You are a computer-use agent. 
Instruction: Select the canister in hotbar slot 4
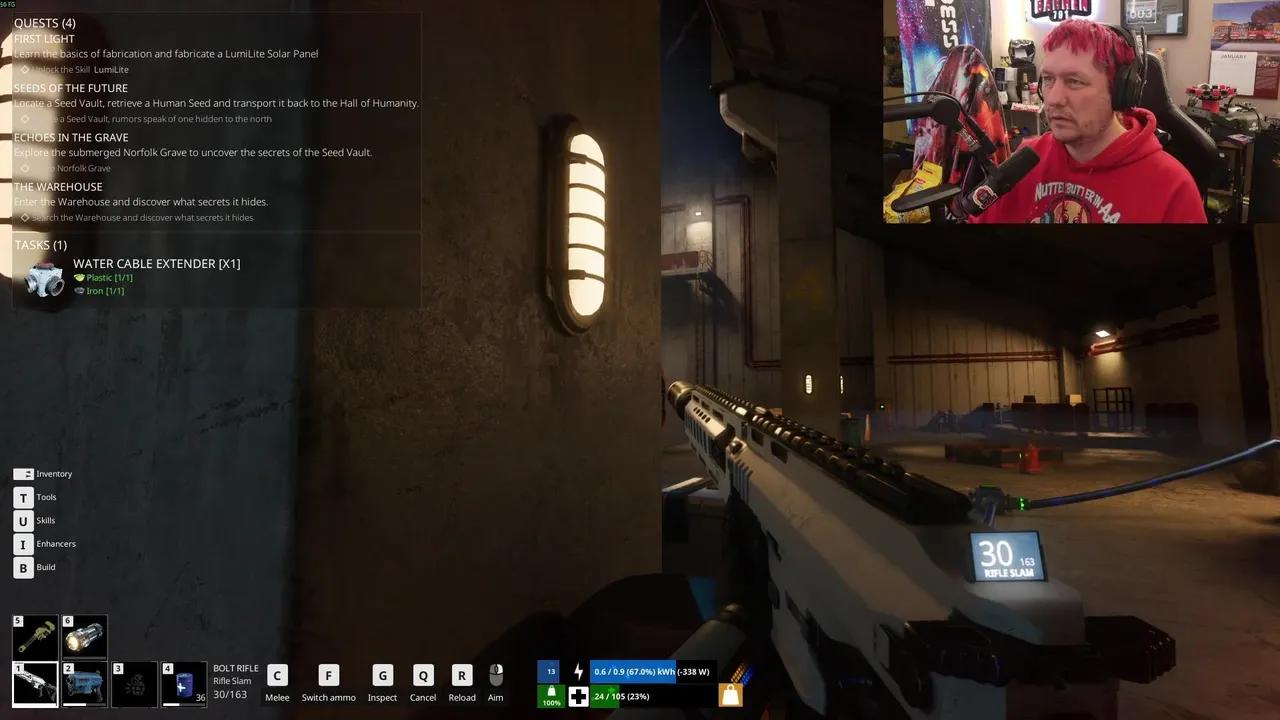(x=184, y=684)
